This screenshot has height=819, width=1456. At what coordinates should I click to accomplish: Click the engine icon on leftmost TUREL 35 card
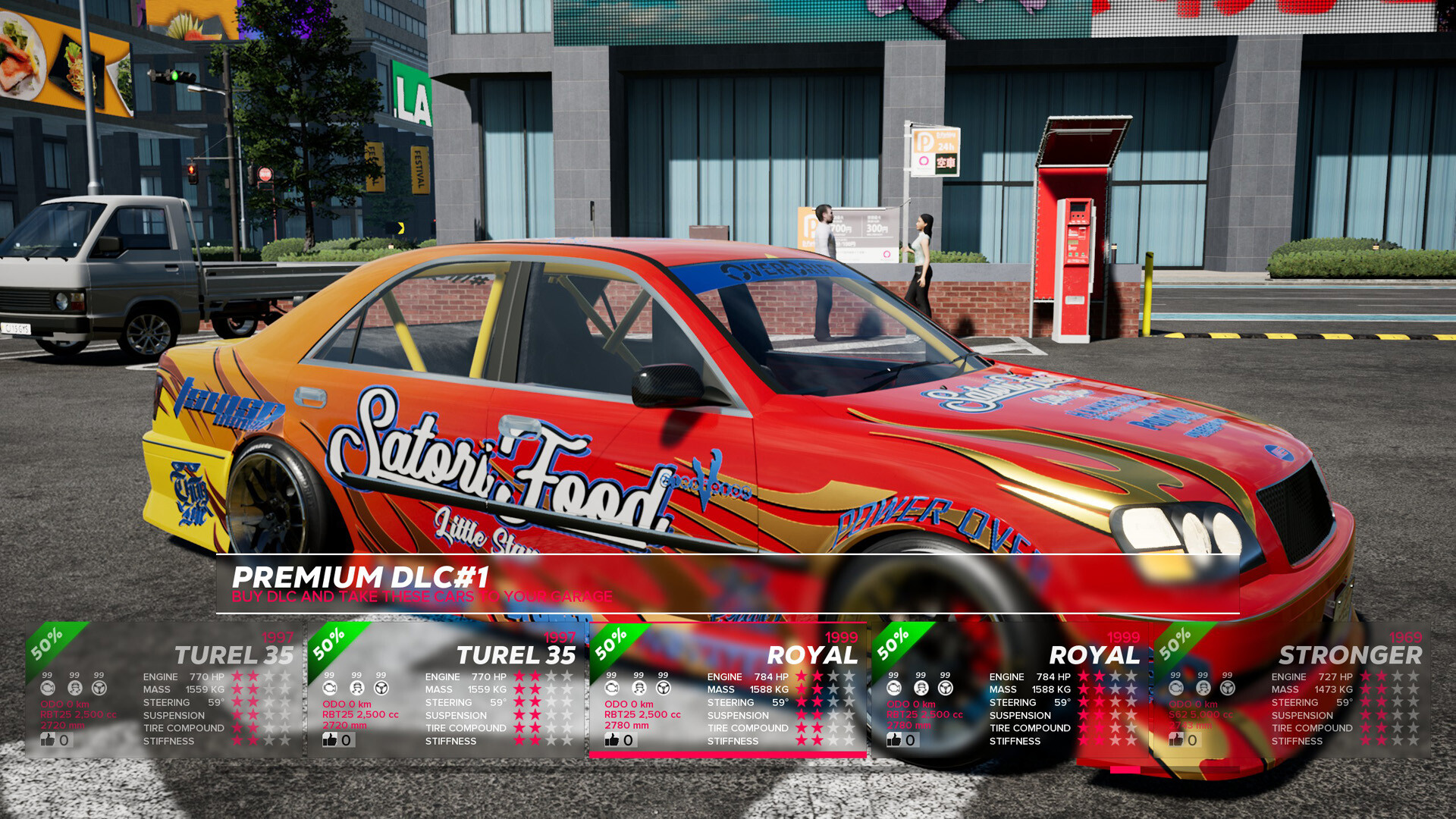click(47, 688)
